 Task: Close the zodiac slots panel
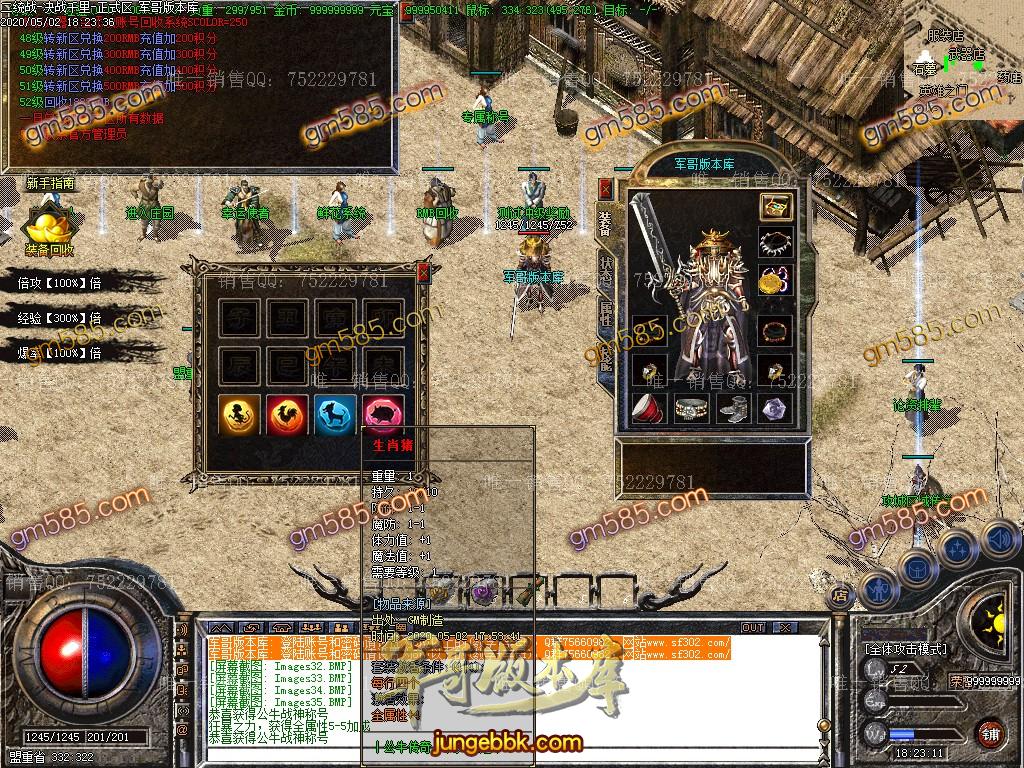click(423, 272)
